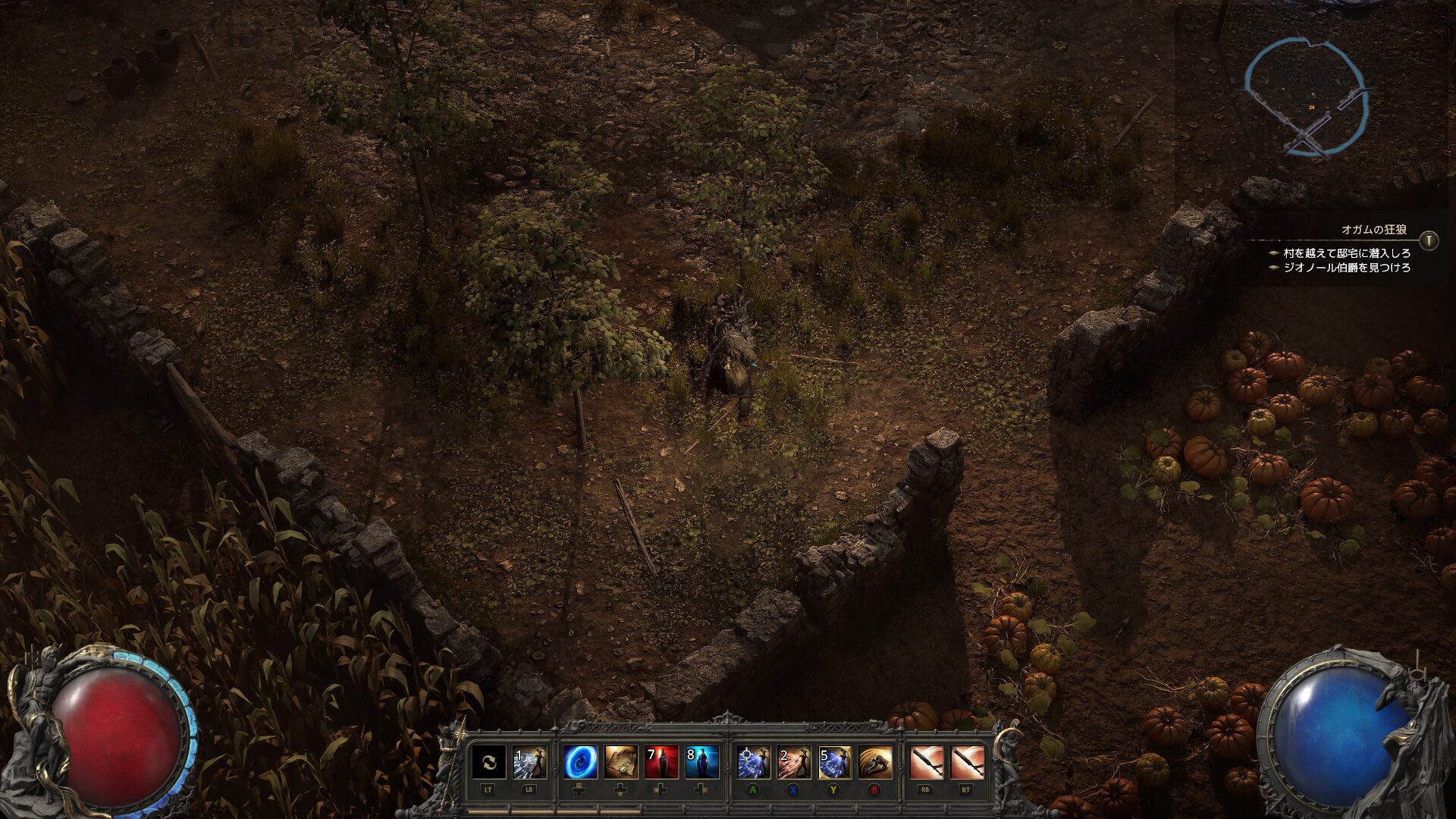Trigger the red arrow skill numbered 2

tap(793, 762)
